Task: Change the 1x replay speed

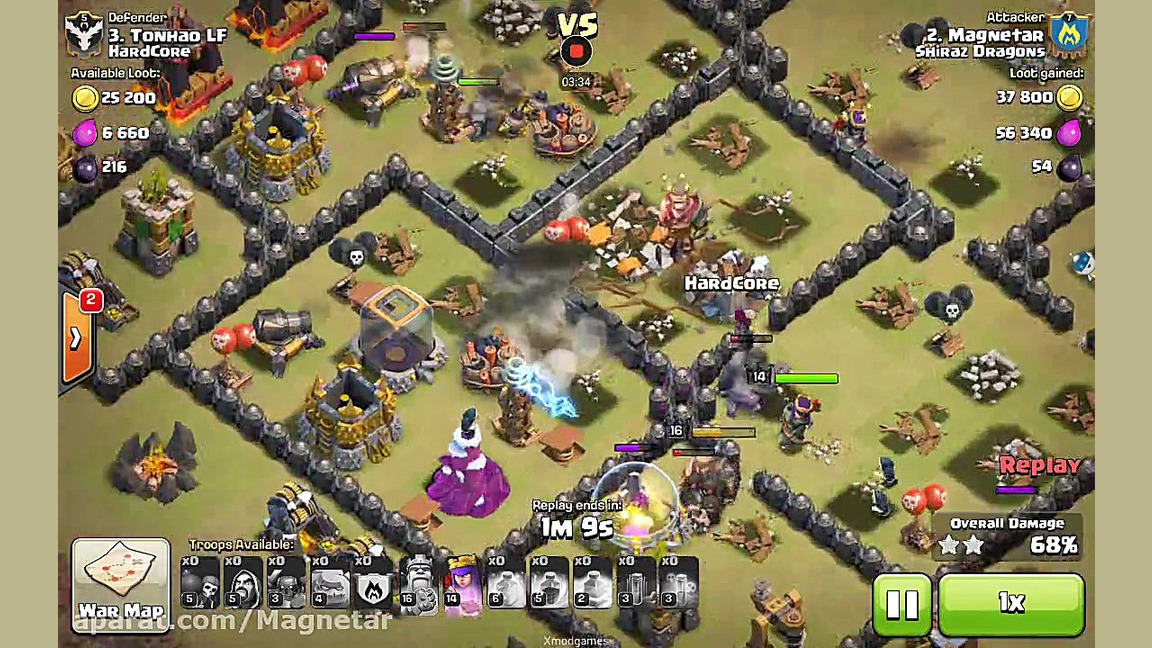Action: 1011,603
